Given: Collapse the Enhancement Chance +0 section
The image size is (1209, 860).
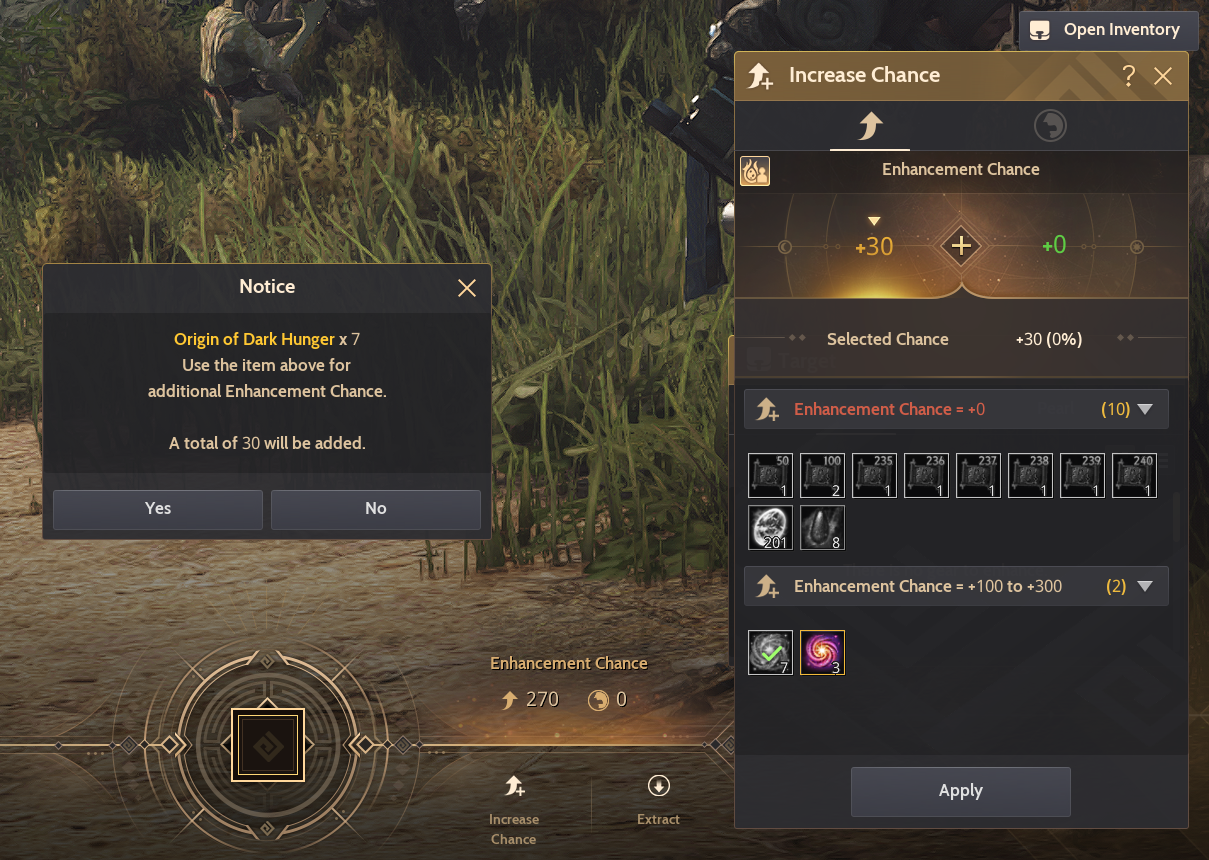Looking at the screenshot, I should 1146,409.
